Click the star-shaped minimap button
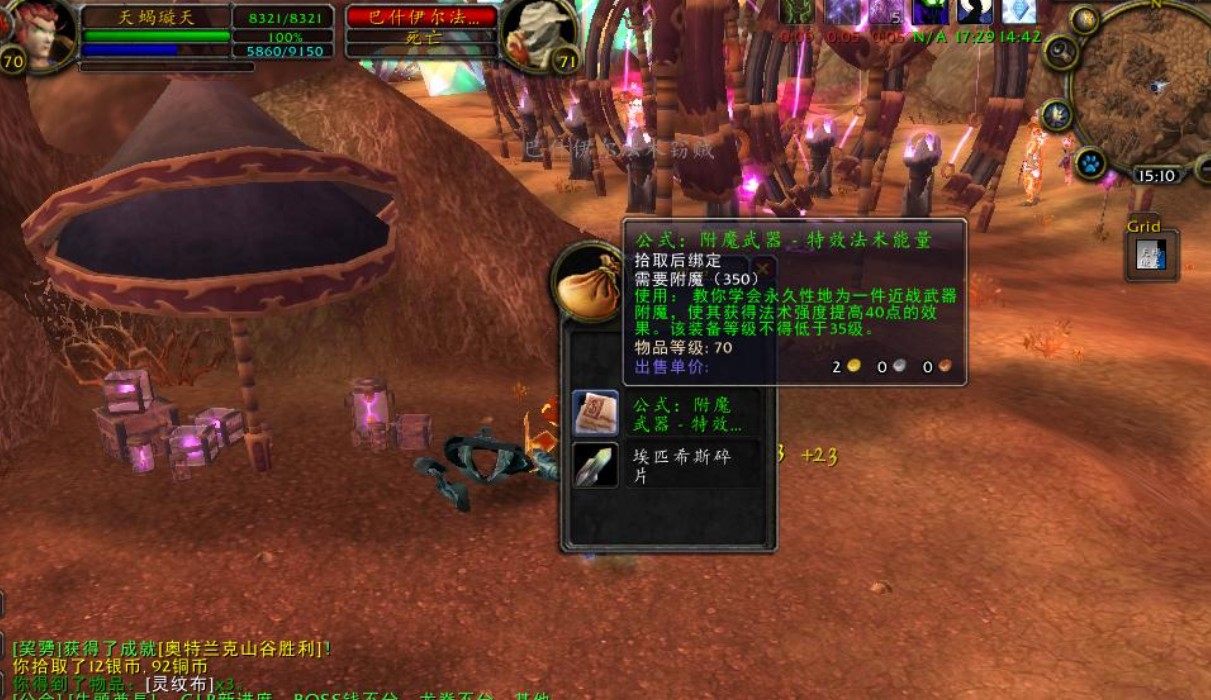This screenshot has width=1211, height=700. (1057, 116)
